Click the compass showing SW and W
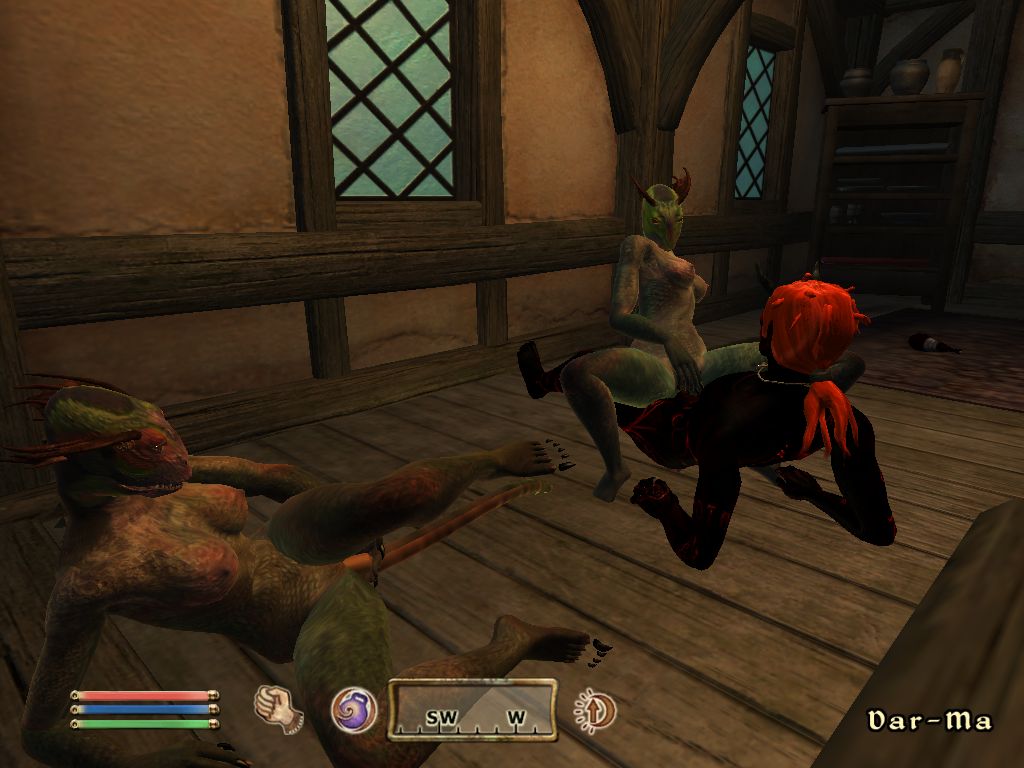Screen dimensions: 1024x768 coord(472,710)
